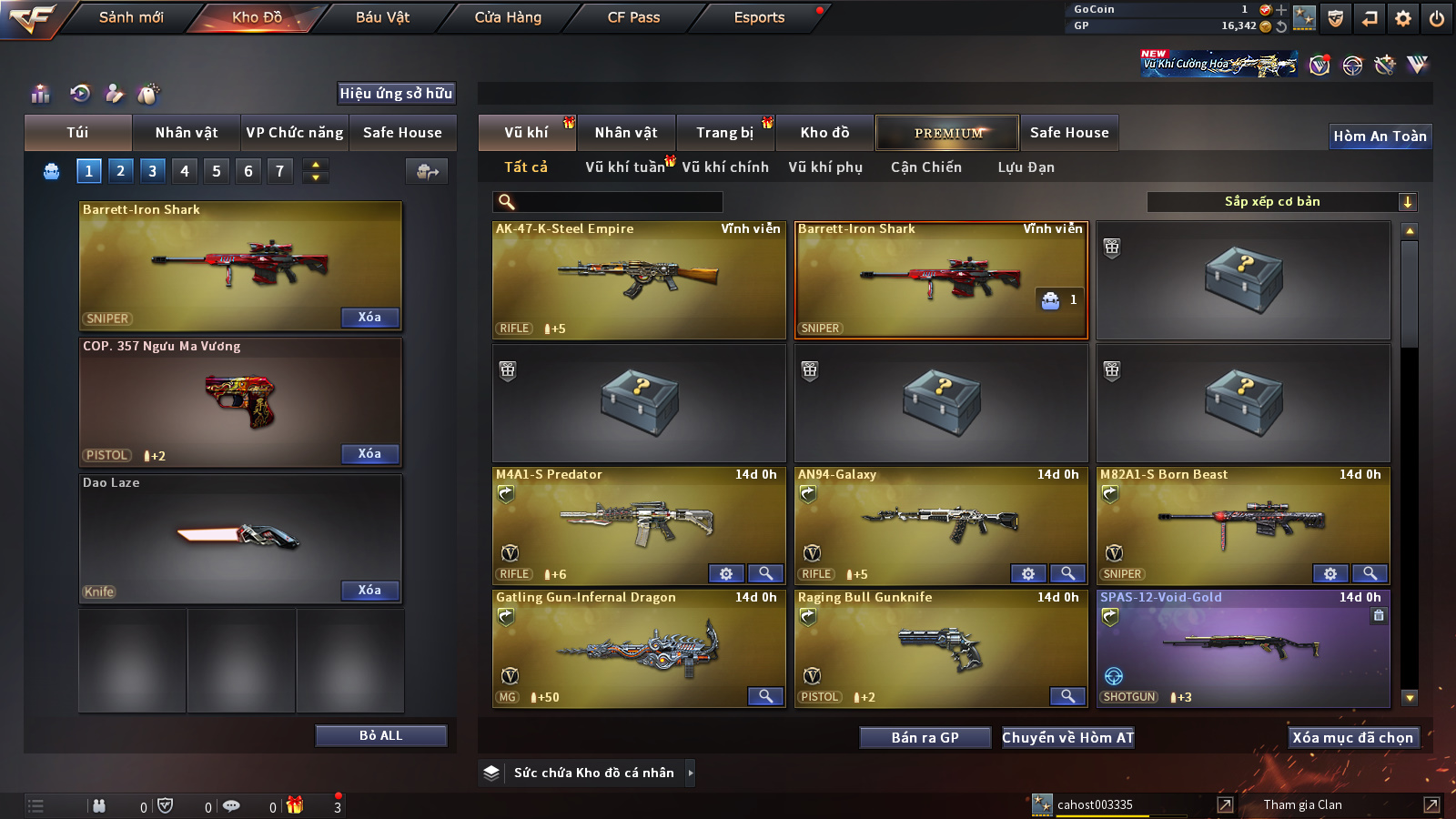This screenshot has width=1456, height=819.
Task: Select the Premium inventory tab
Action: coord(947,133)
